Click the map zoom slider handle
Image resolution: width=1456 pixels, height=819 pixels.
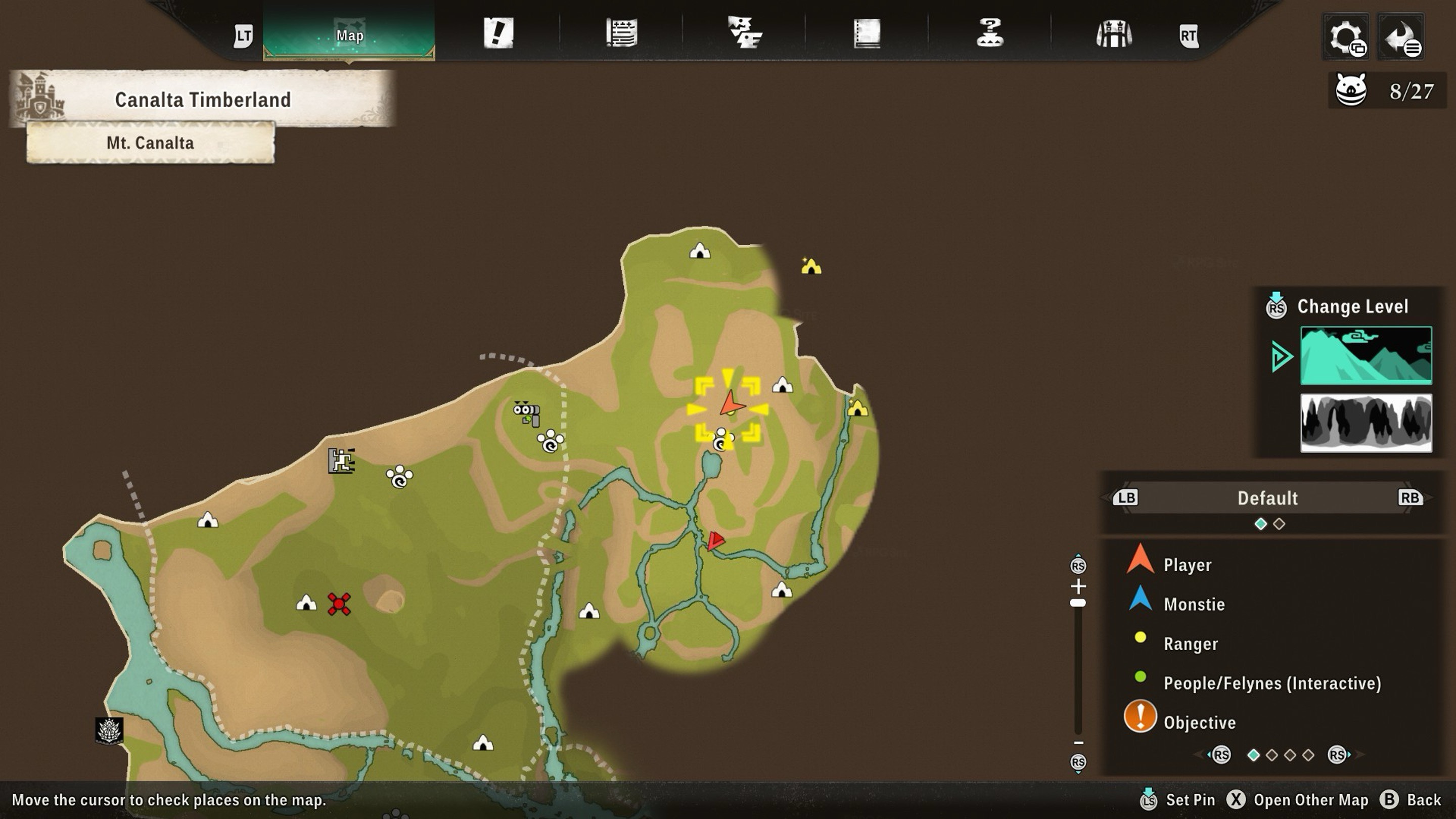click(x=1078, y=603)
